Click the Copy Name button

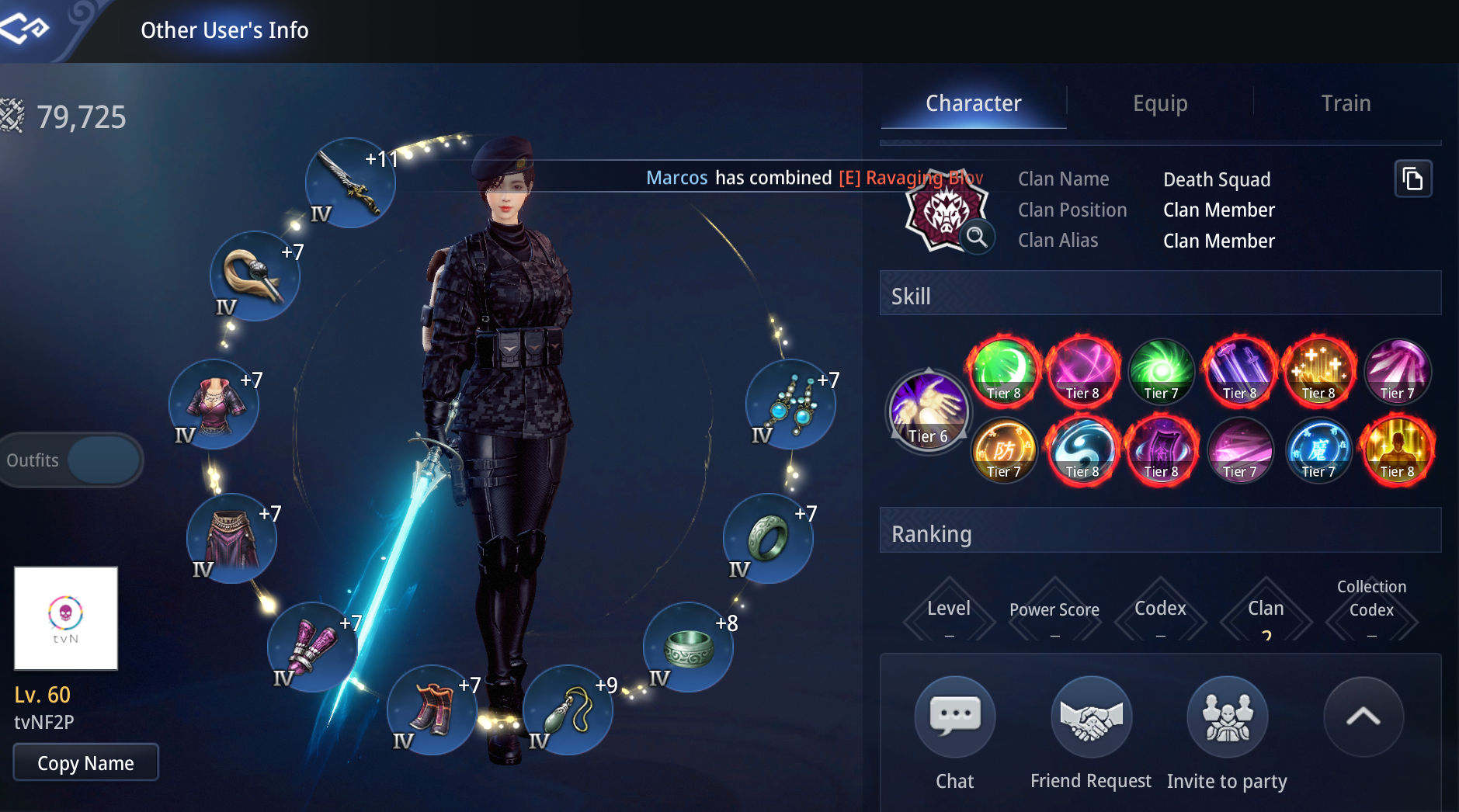coord(85,763)
